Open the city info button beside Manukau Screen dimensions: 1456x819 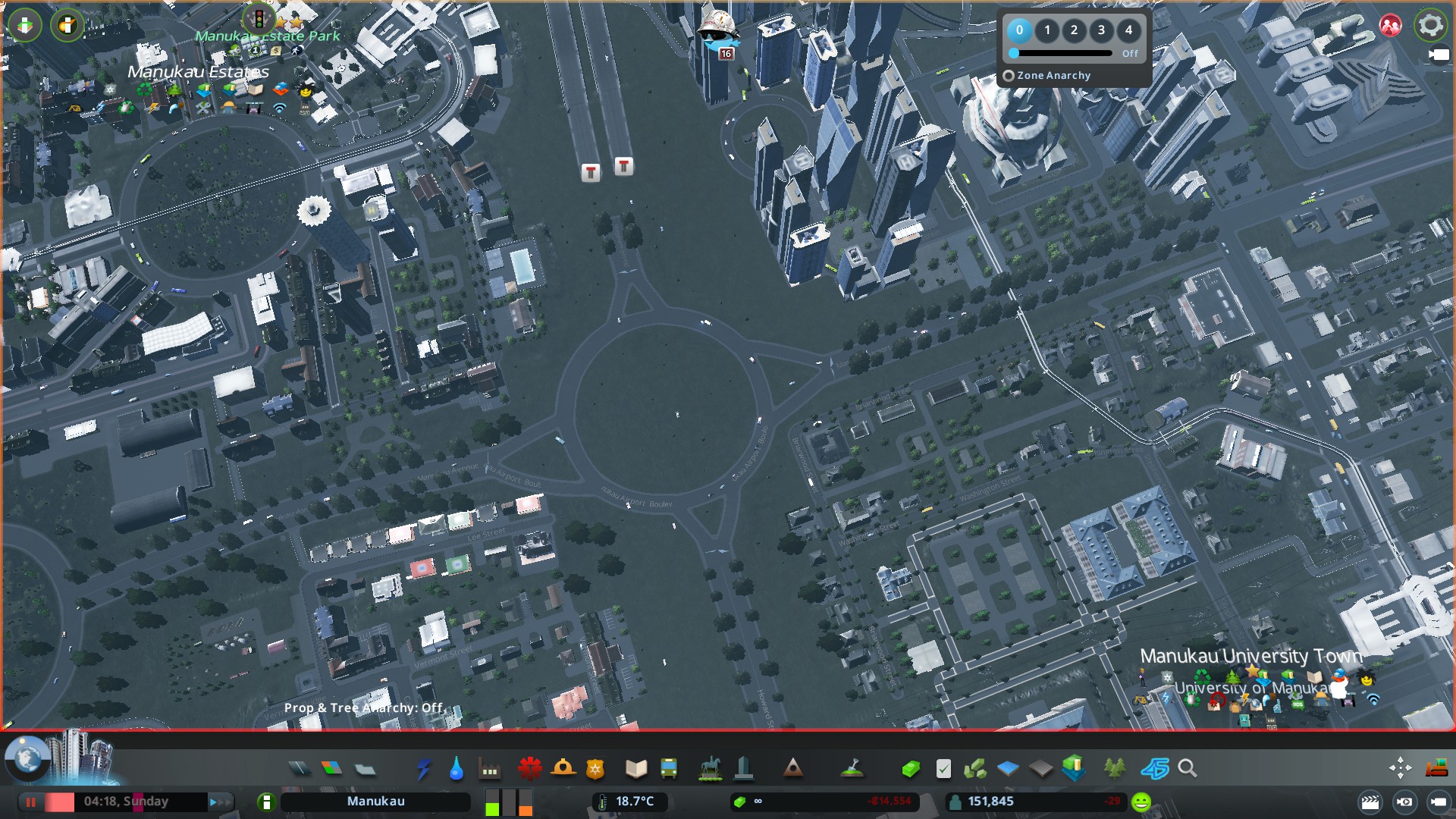click(266, 802)
